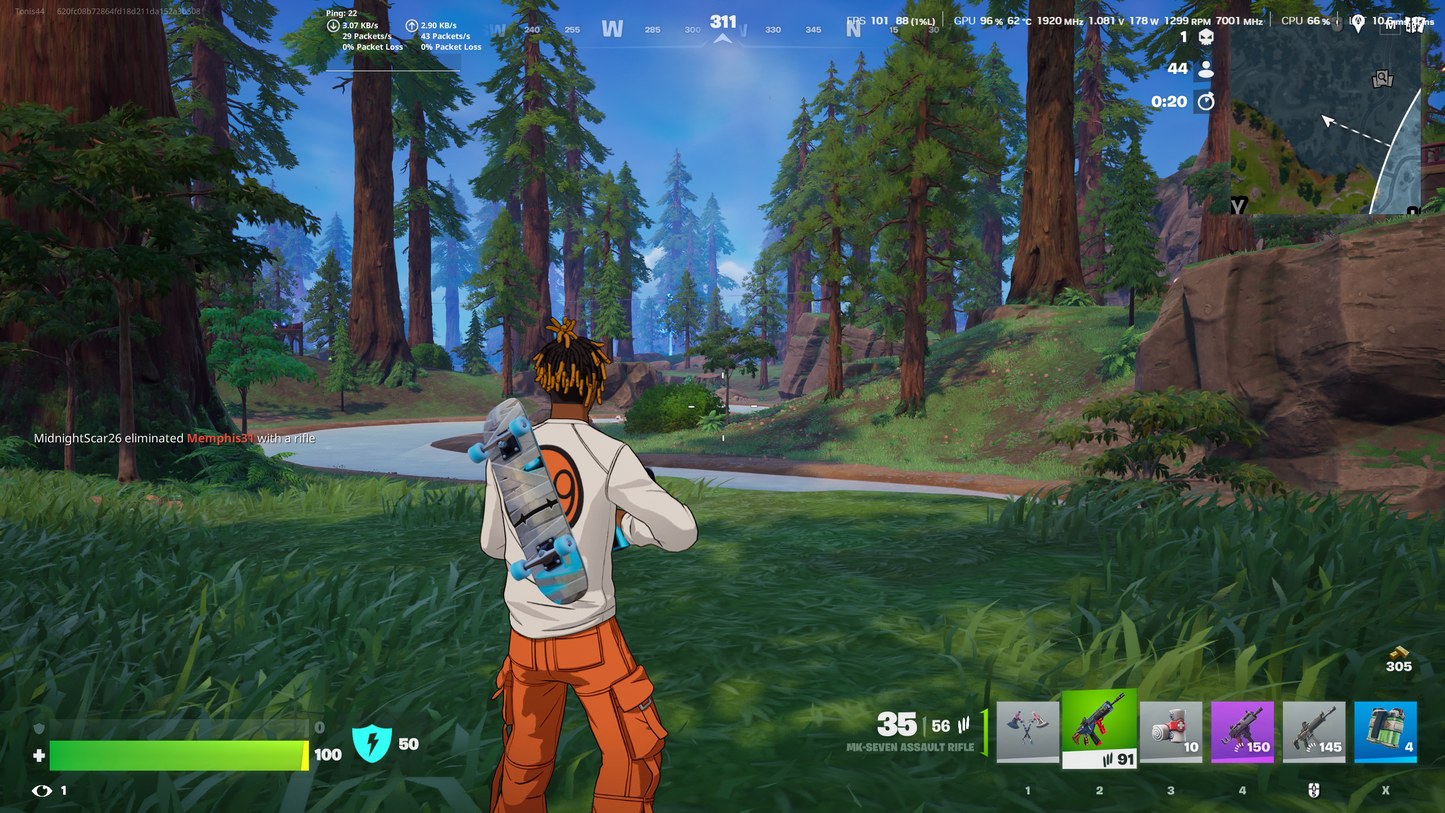The image size is (1445, 813).
Task: Select the blue chug splash slot
Action: point(1385,731)
